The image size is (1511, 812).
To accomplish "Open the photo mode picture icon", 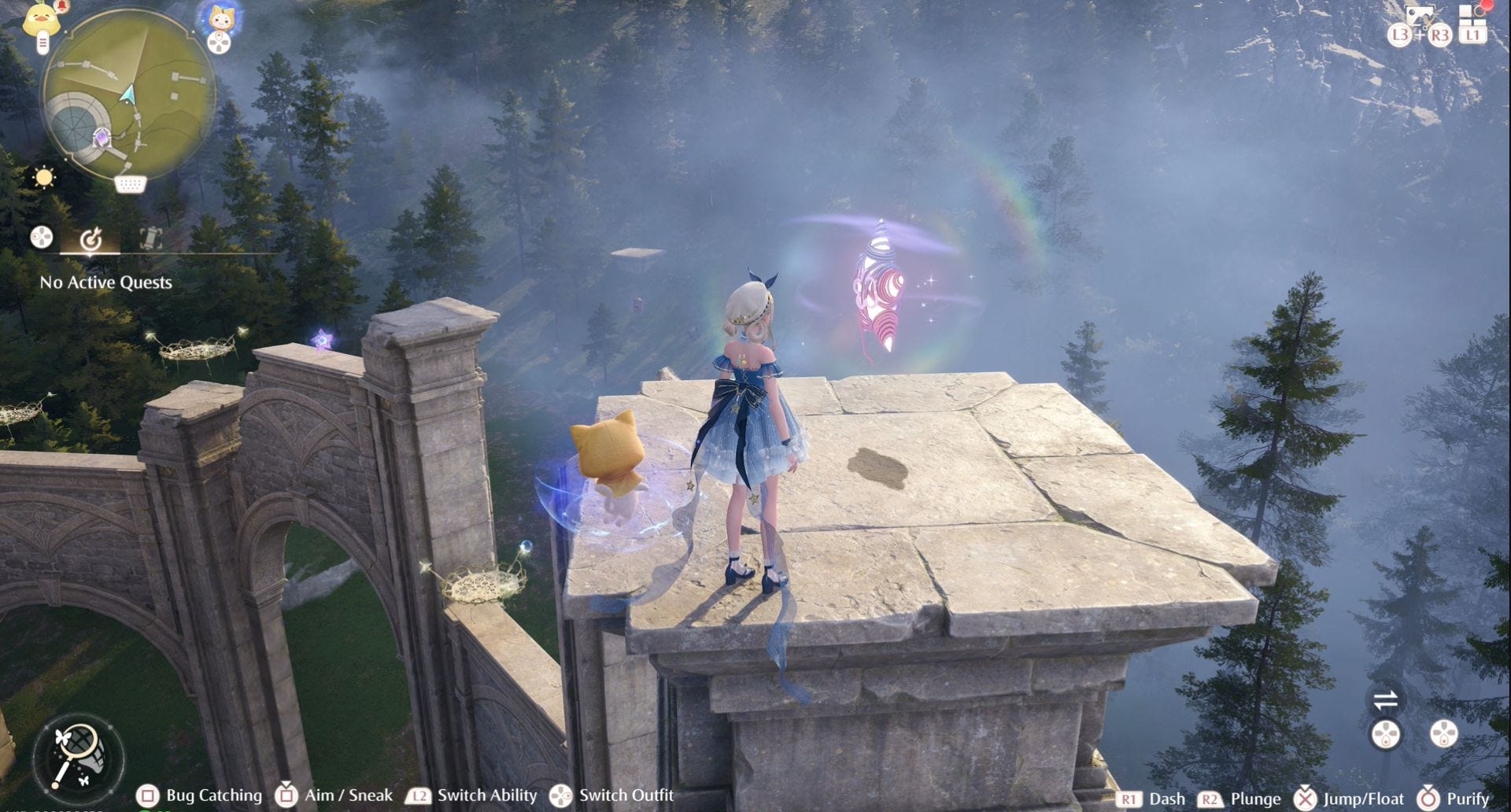I will (1419, 16).
